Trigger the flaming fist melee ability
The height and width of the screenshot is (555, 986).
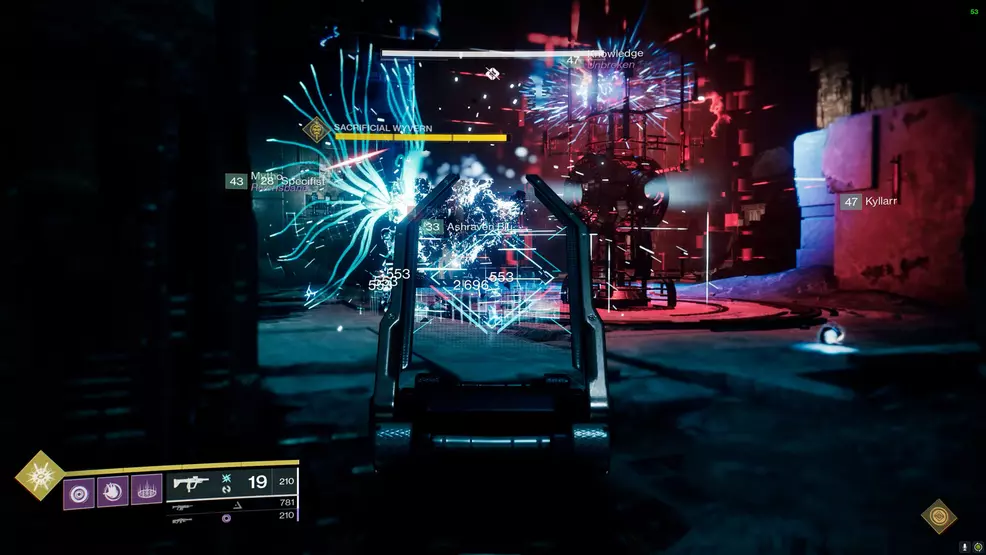point(113,492)
